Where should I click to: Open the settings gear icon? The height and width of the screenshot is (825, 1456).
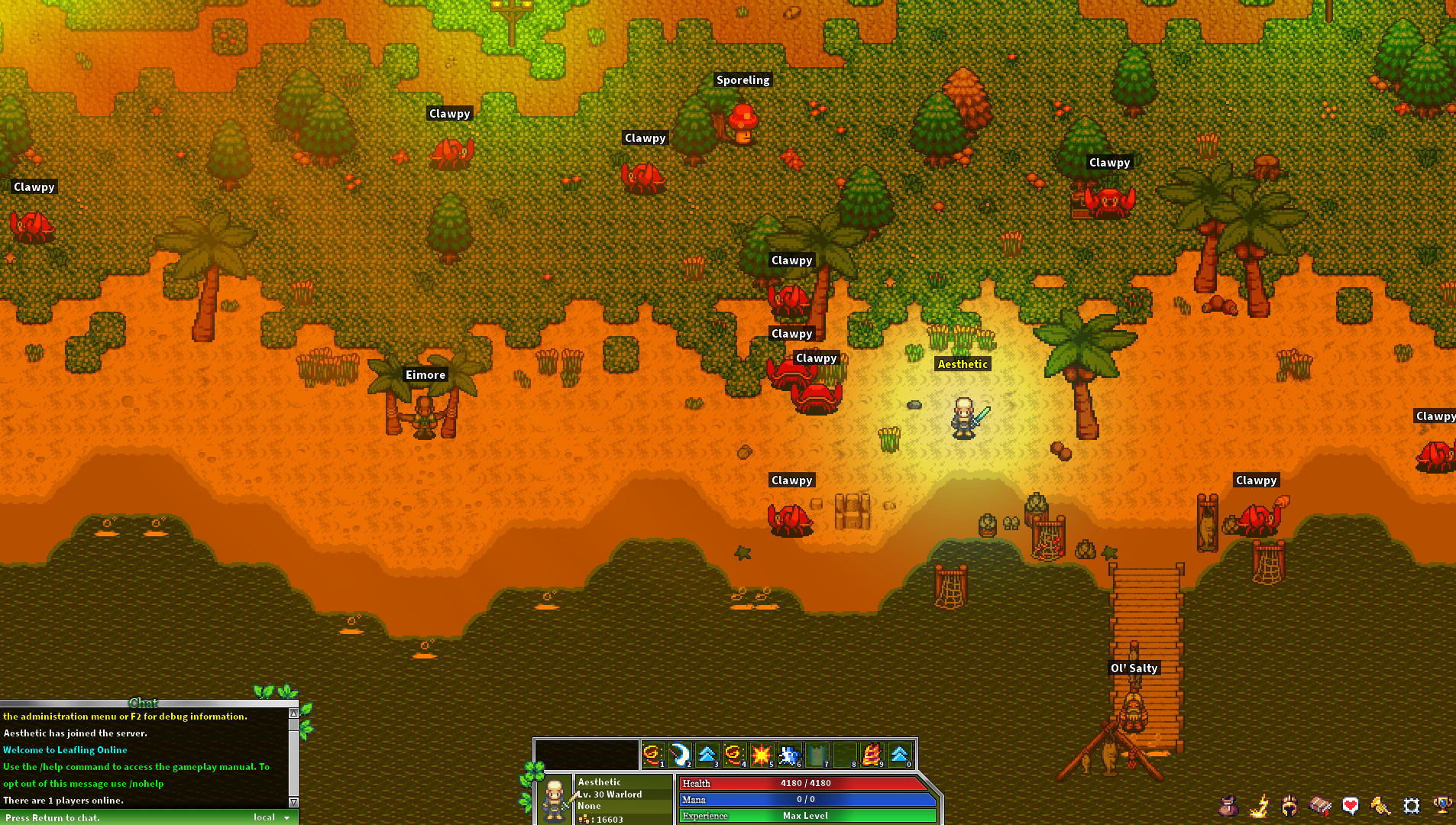coord(1411,805)
